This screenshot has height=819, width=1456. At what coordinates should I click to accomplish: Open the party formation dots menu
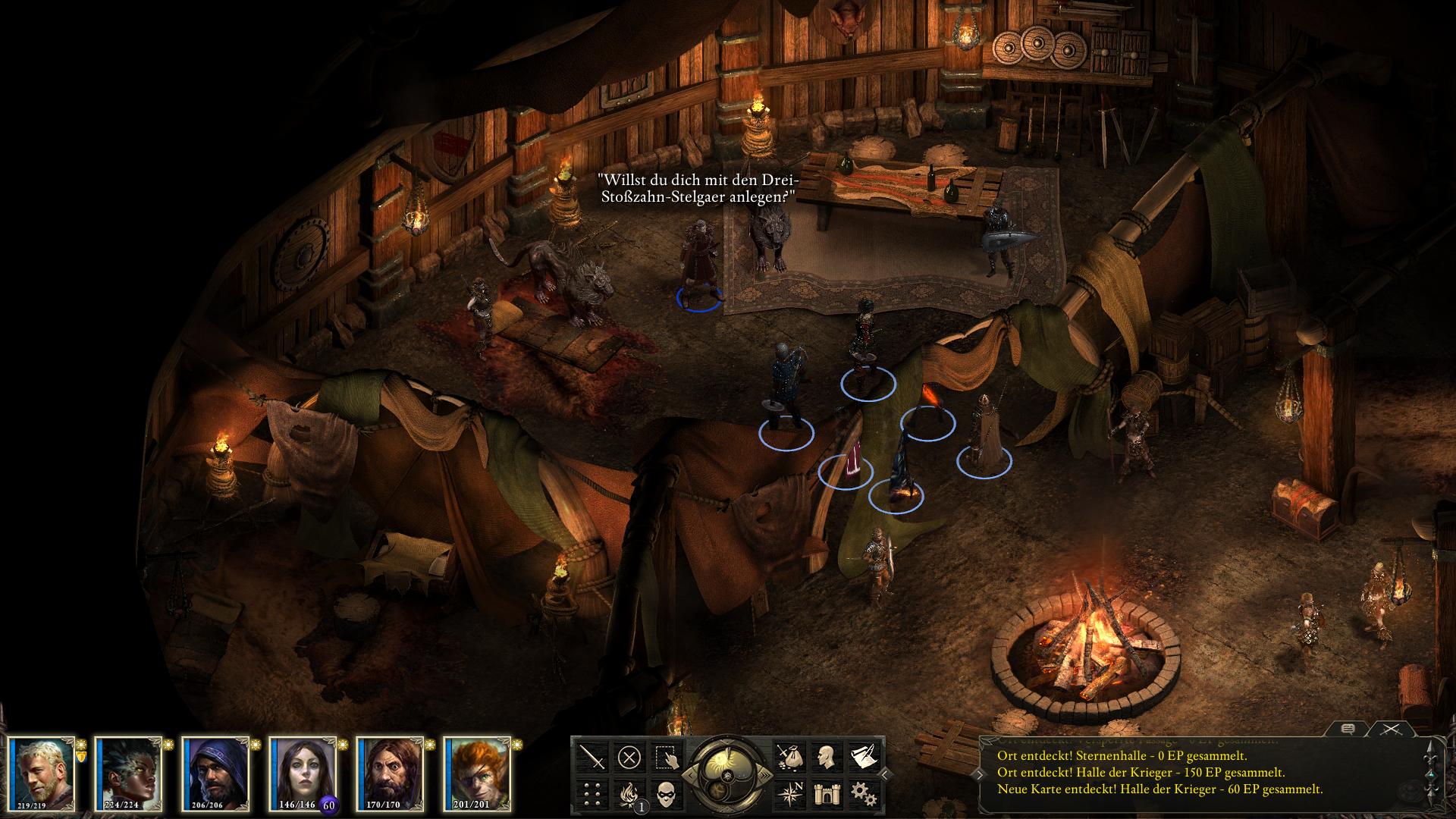point(592,793)
